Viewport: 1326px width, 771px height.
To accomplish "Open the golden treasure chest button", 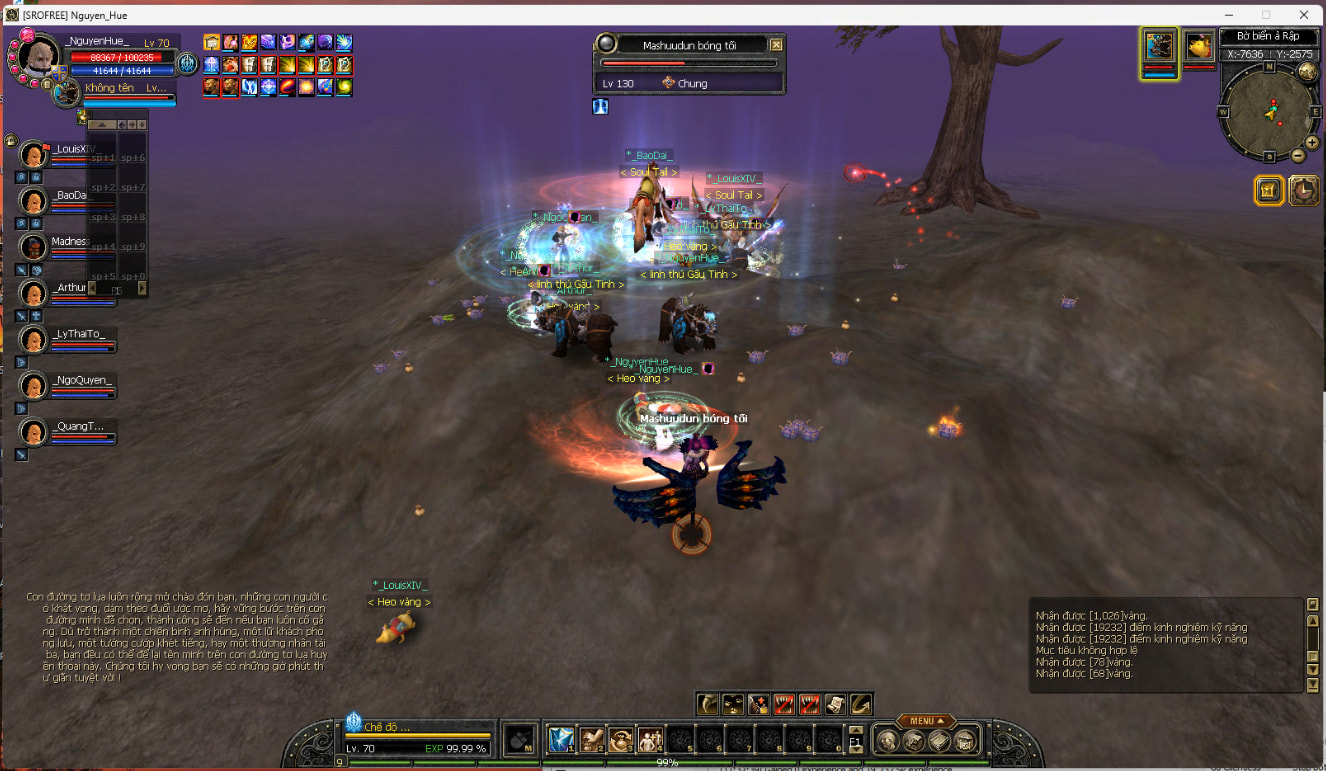I will point(1269,190).
